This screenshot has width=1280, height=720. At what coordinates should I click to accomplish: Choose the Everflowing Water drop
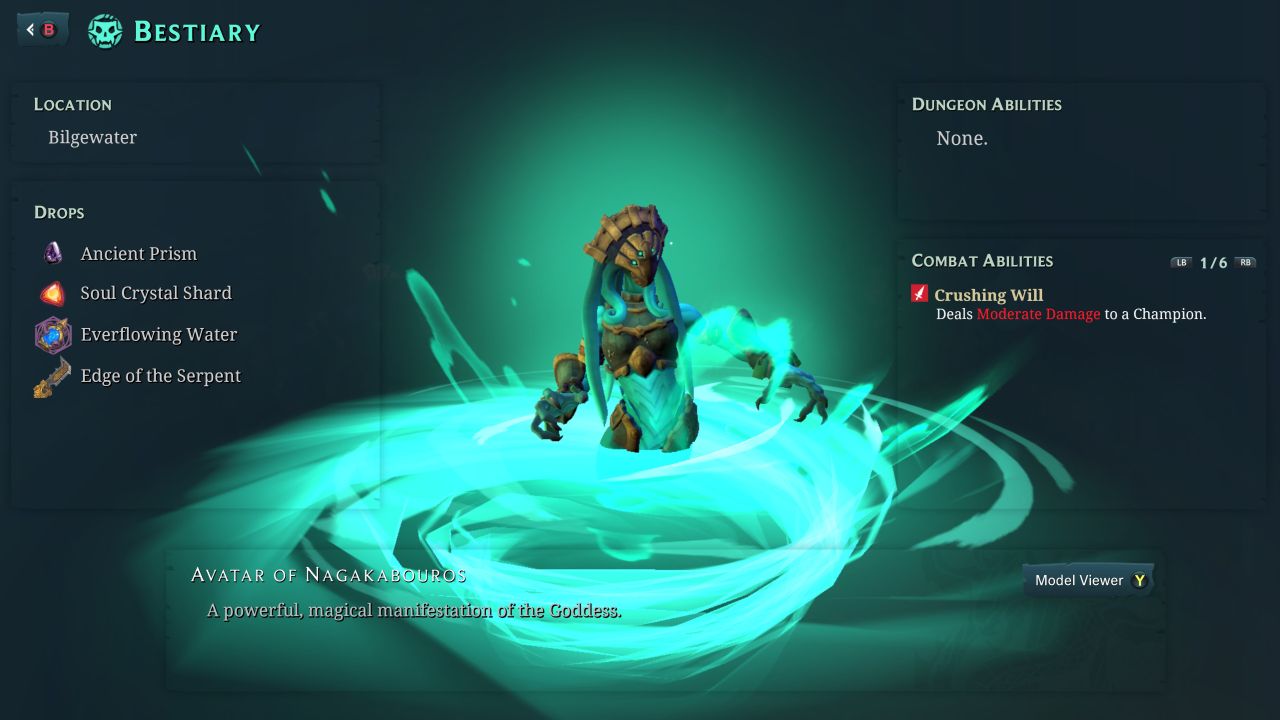[x=158, y=334]
